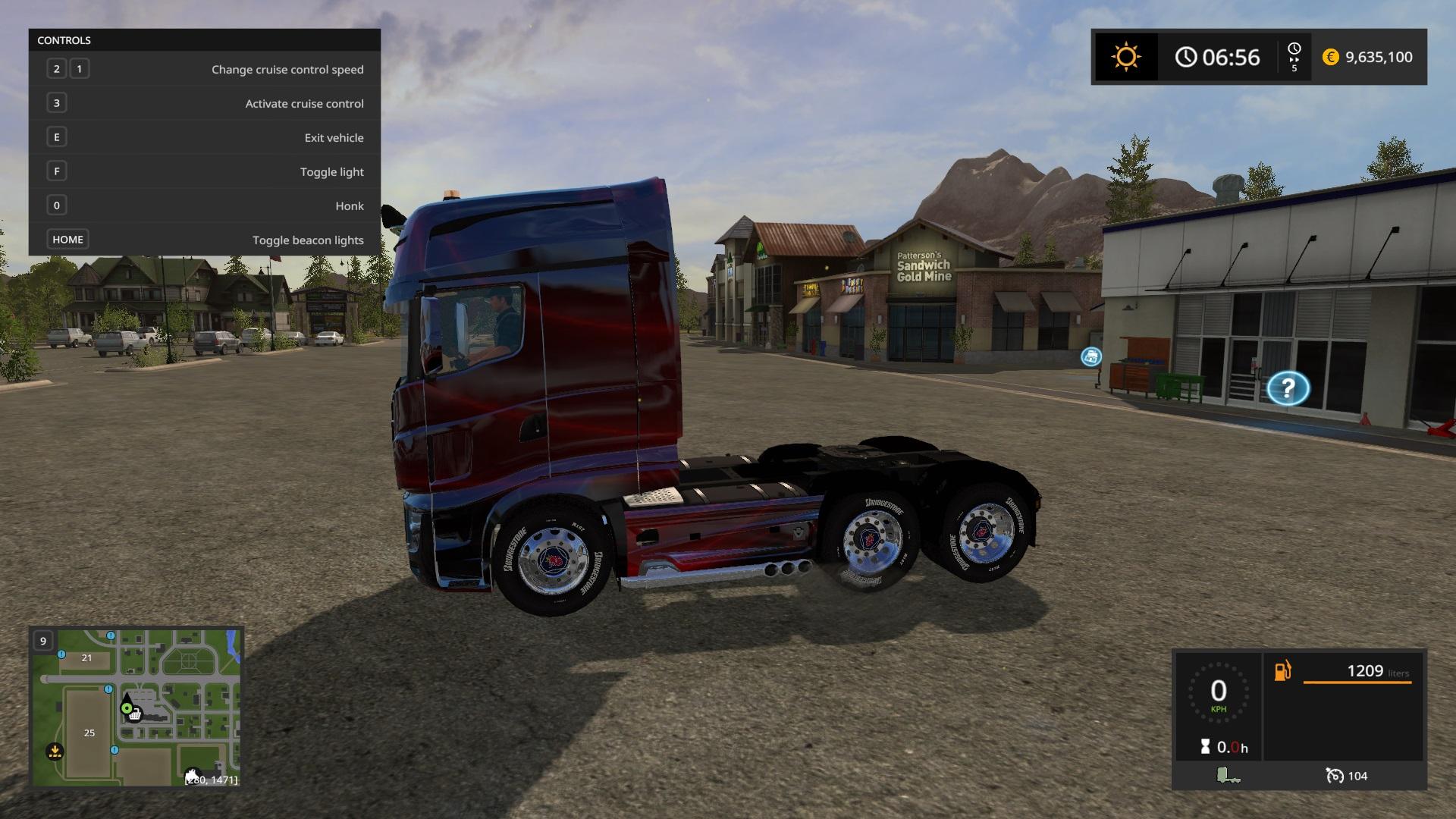Click the blue workshop tool trigger icon
Screen dimensions: 1456x819
[x=1090, y=357]
